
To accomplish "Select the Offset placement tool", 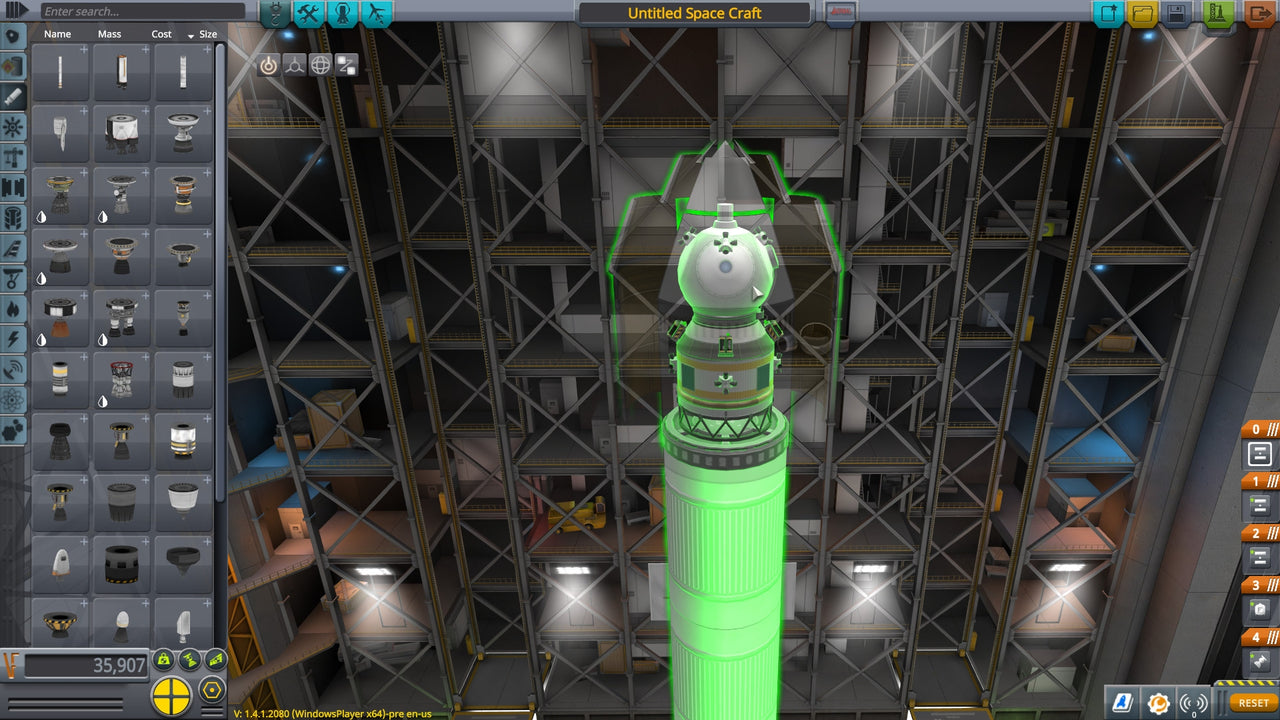I will tap(296, 67).
